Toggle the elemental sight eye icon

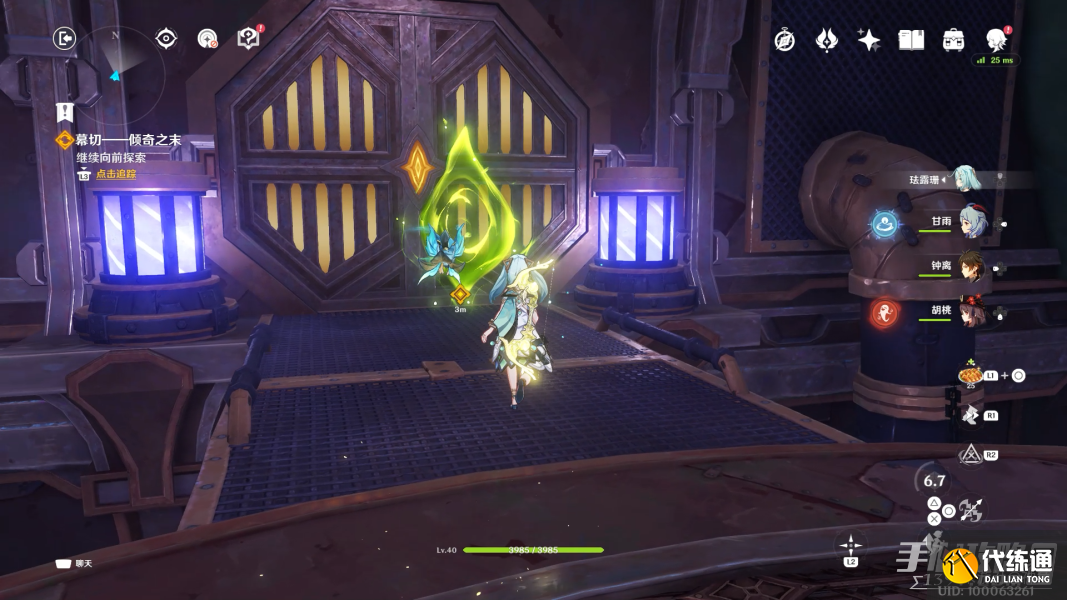click(166, 38)
